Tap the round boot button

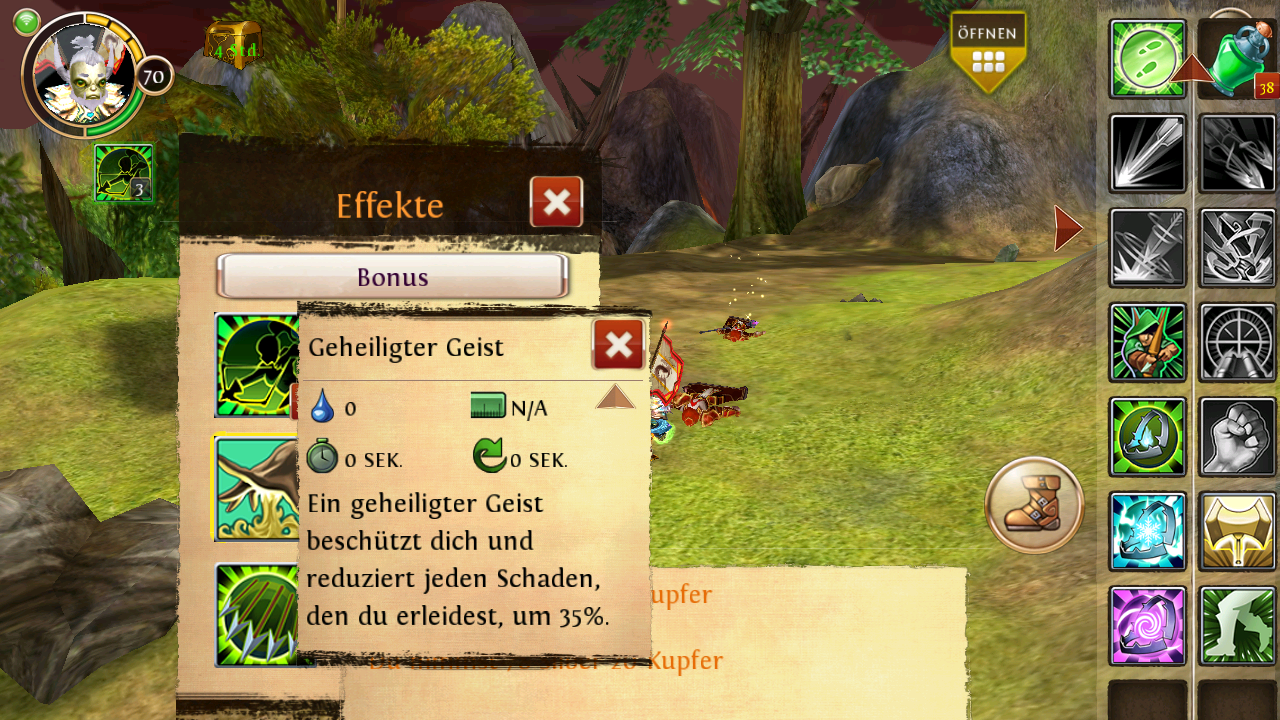1034,505
